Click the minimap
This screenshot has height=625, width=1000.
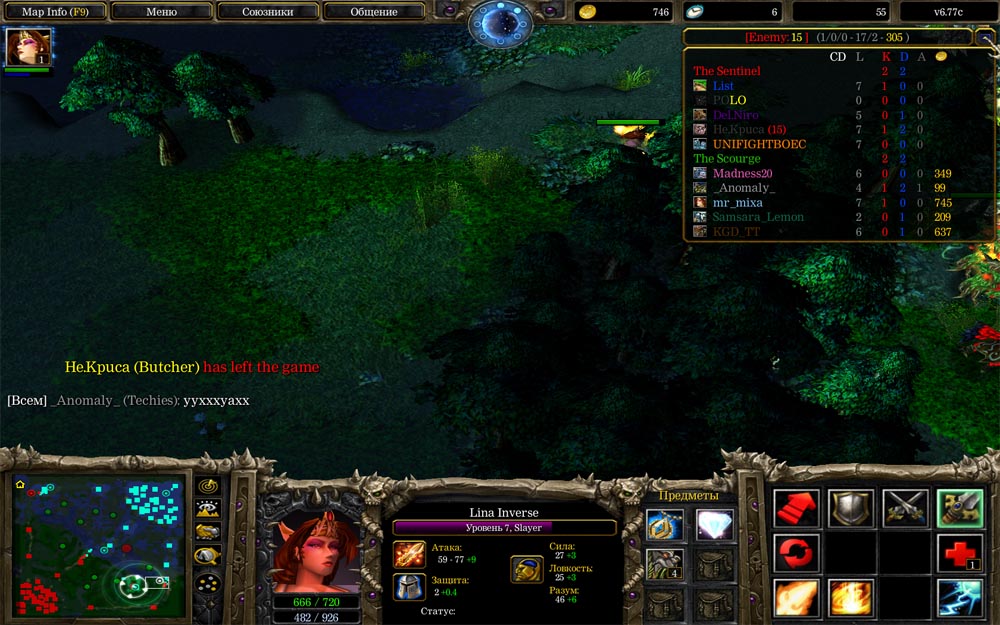coord(99,545)
